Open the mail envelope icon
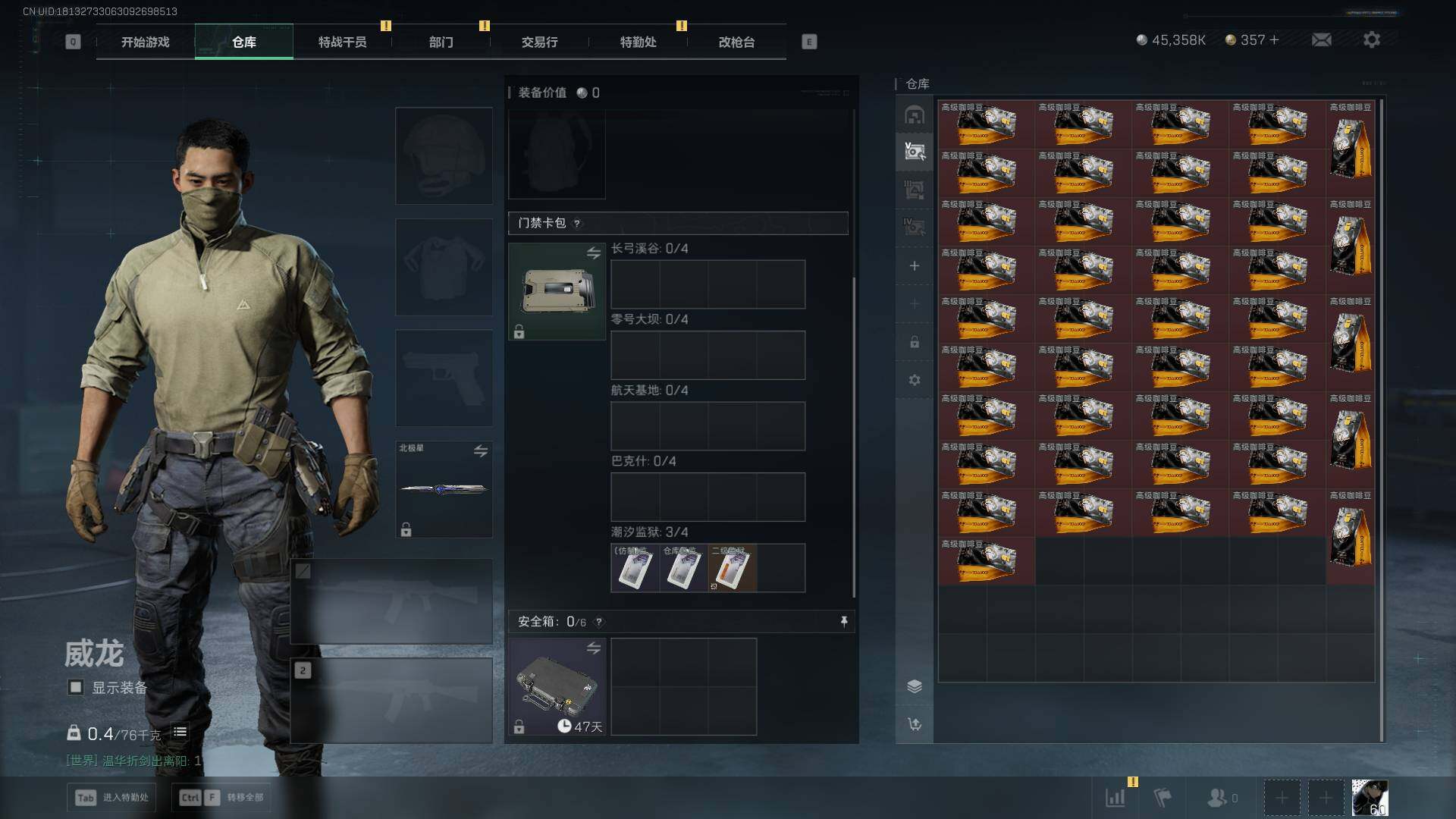Screen dimensions: 1456x819 (1321, 39)
